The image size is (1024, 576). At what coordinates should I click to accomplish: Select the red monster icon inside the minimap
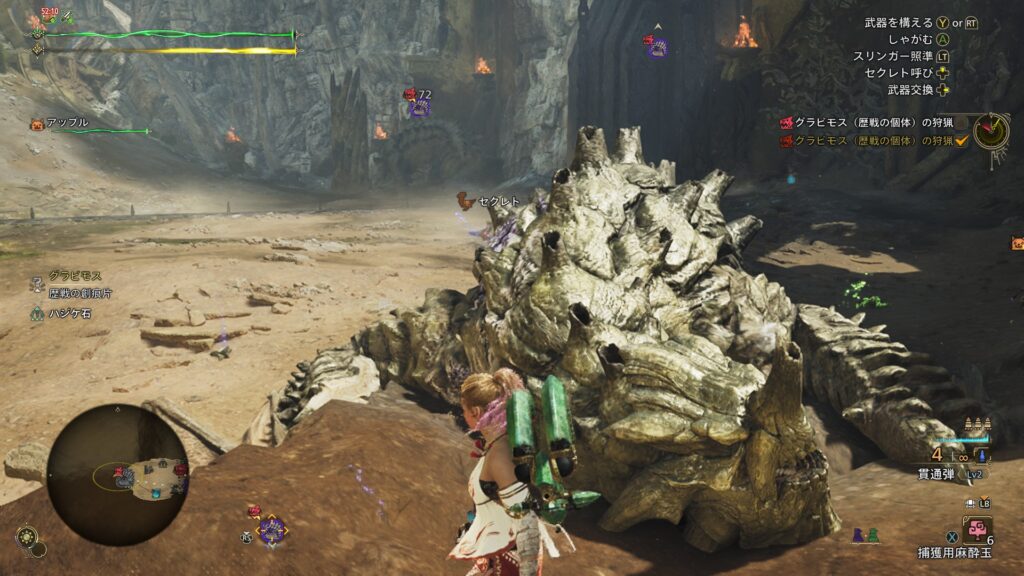click(120, 472)
